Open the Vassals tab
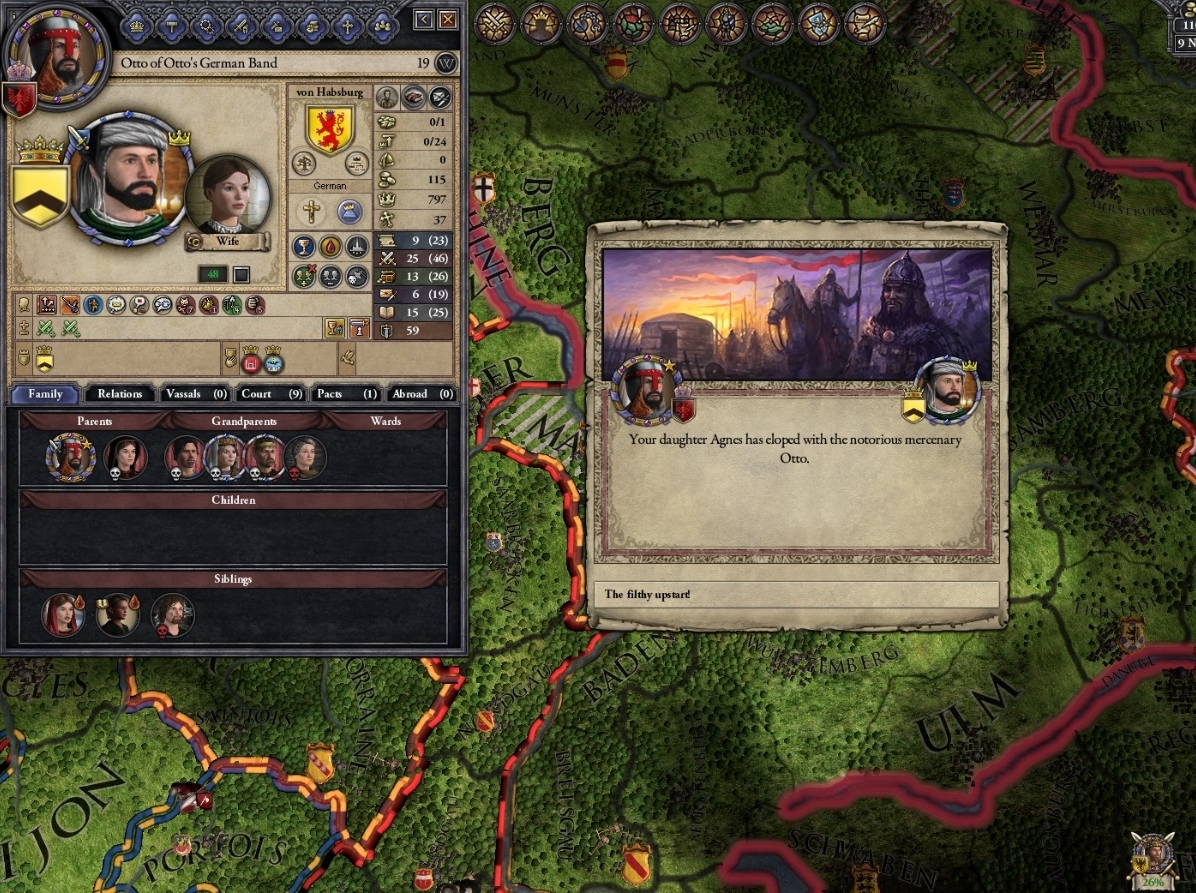 tap(196, 394)
